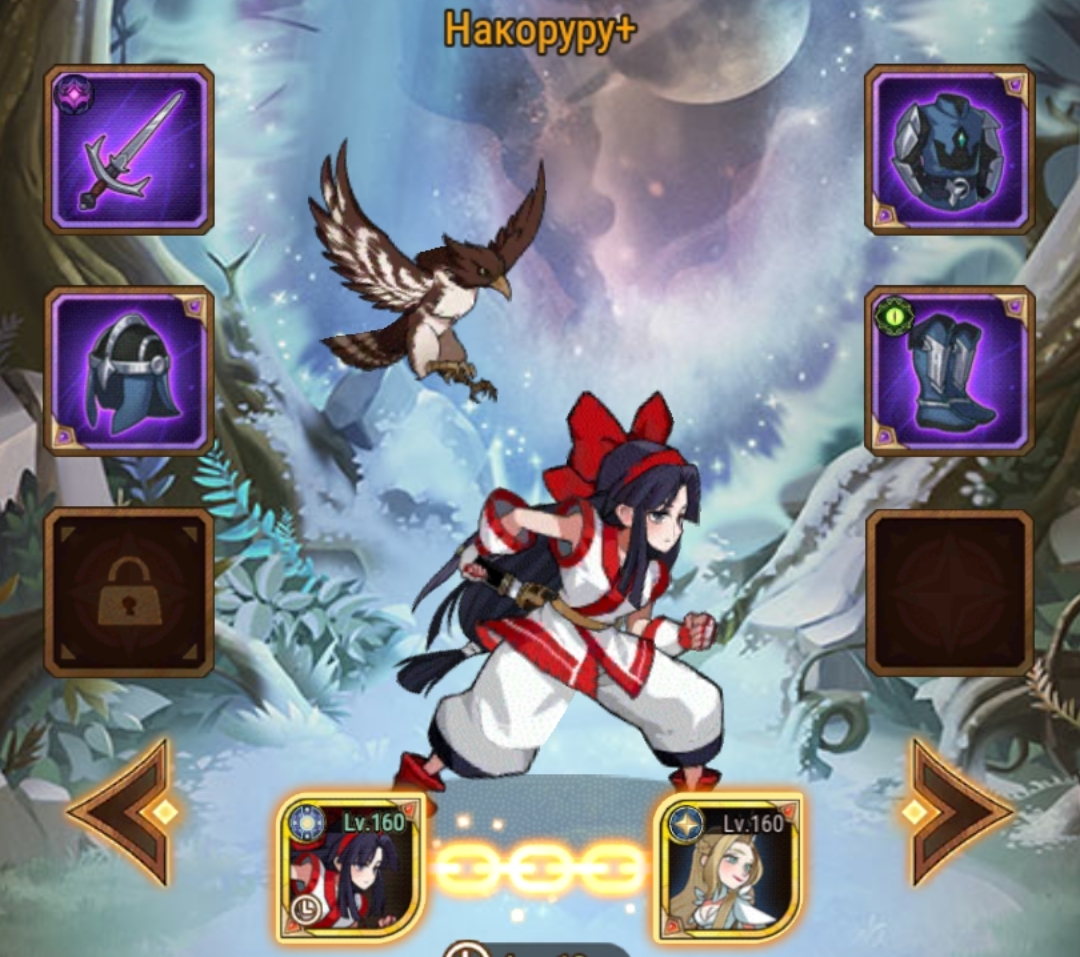Tap the locked padlock equipment slot

[x=129, y=592]
